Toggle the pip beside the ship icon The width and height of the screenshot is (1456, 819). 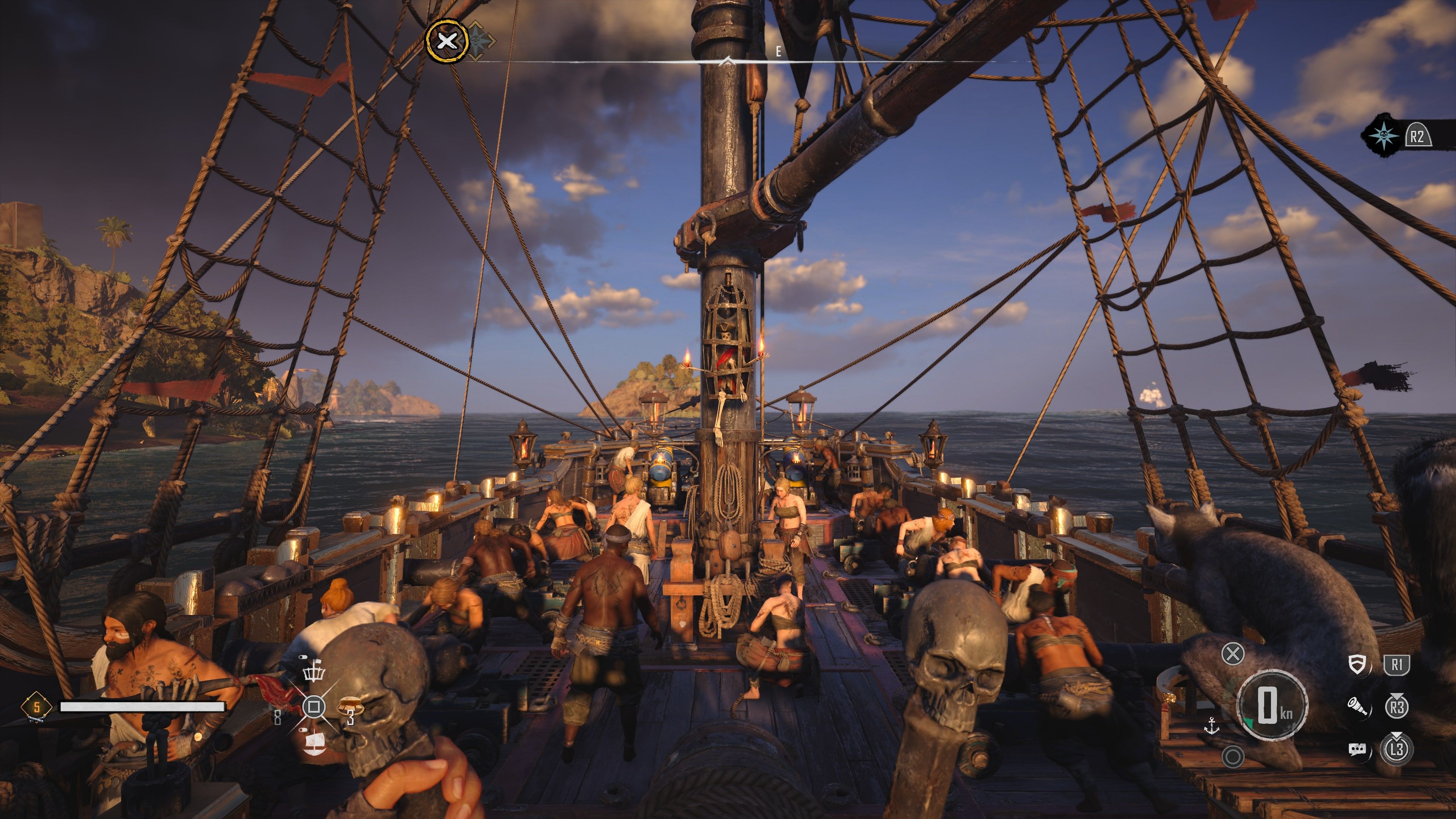[x=303, y=730]
